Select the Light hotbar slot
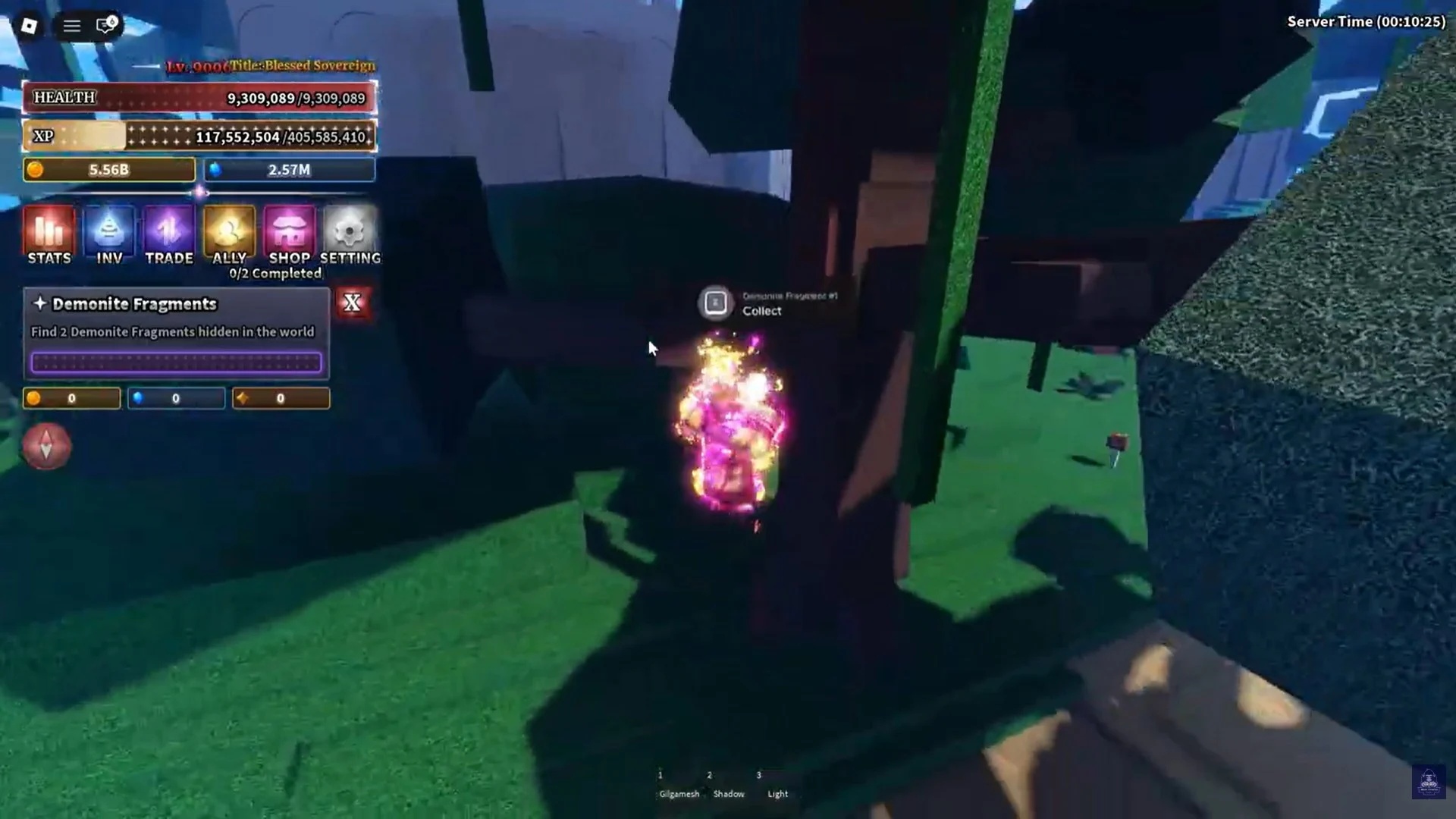This screenshot has height=819, width=1456. [777, 785]
